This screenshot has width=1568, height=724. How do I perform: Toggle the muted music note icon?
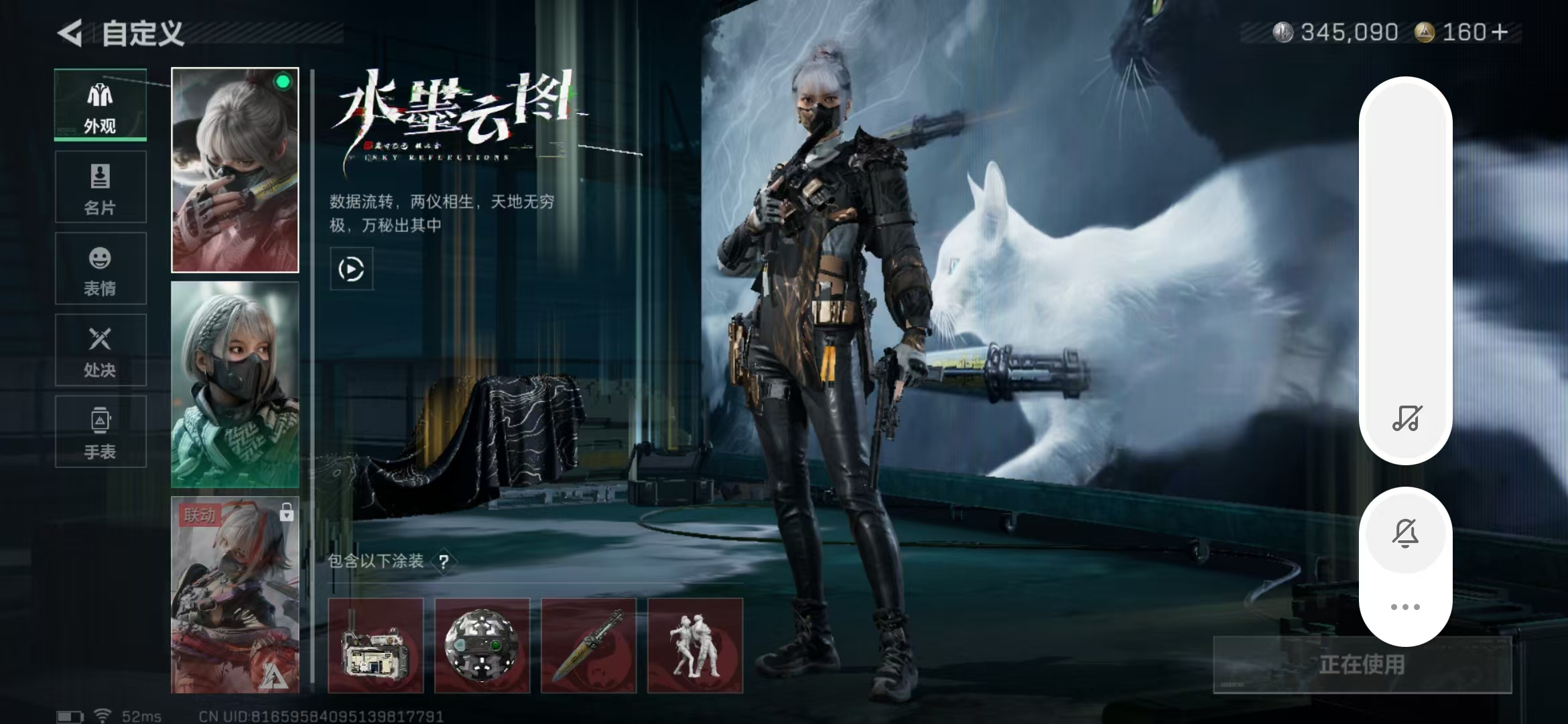coord(1407,418)
